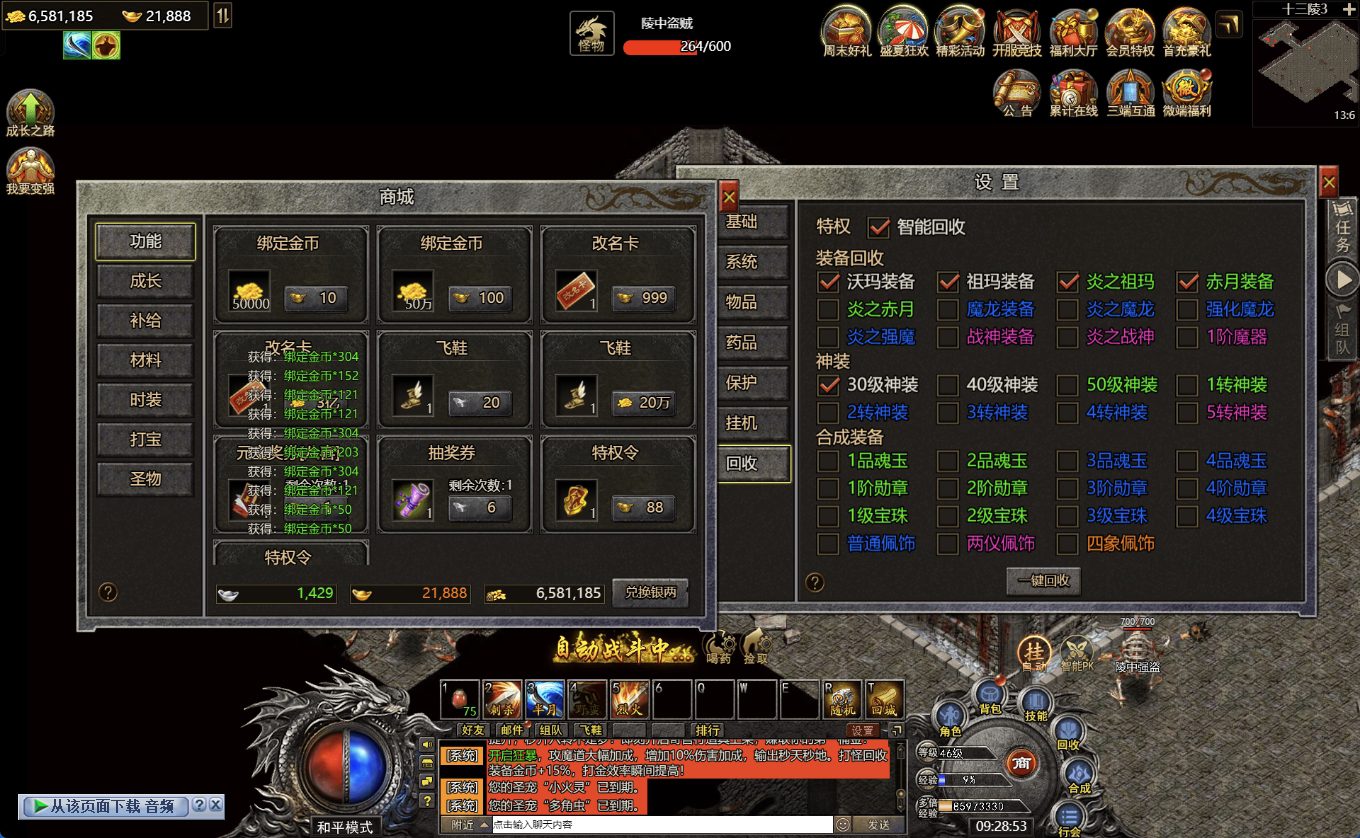Buy 改名卡 for 999 ingots
Screen dimensions: 1360x838
click(643, 298)
